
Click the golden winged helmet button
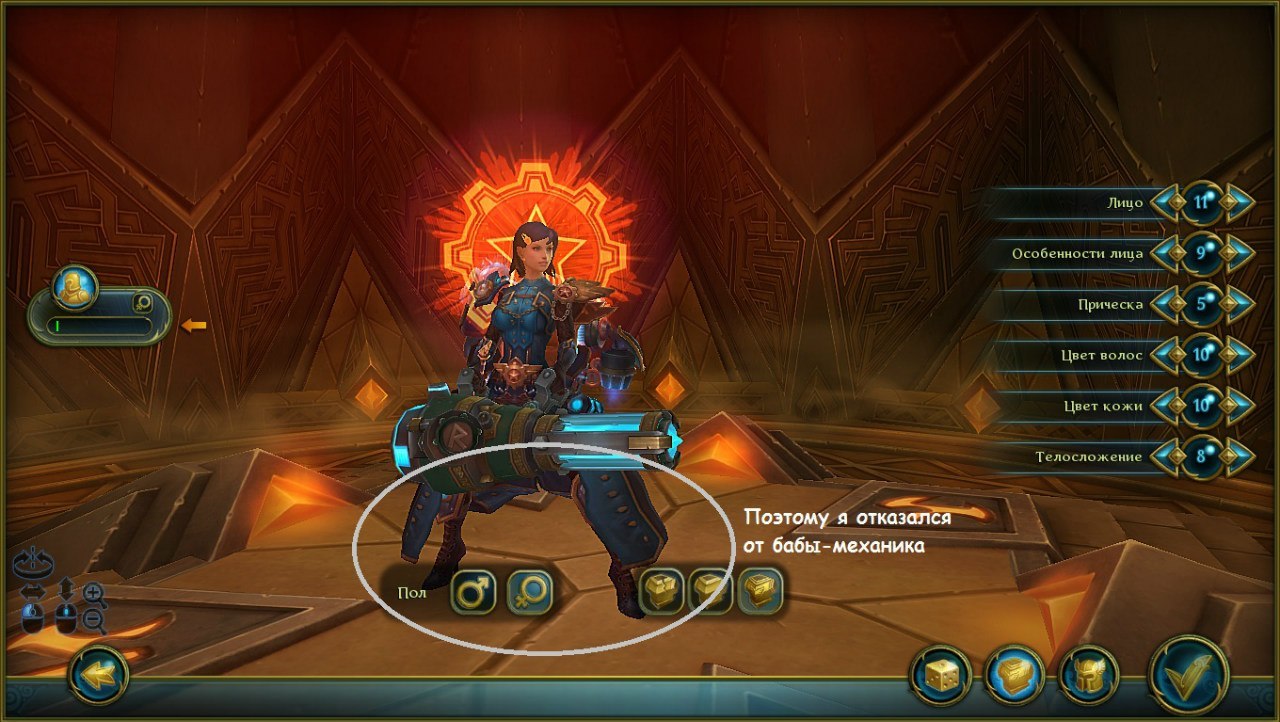click(1088, 675)
